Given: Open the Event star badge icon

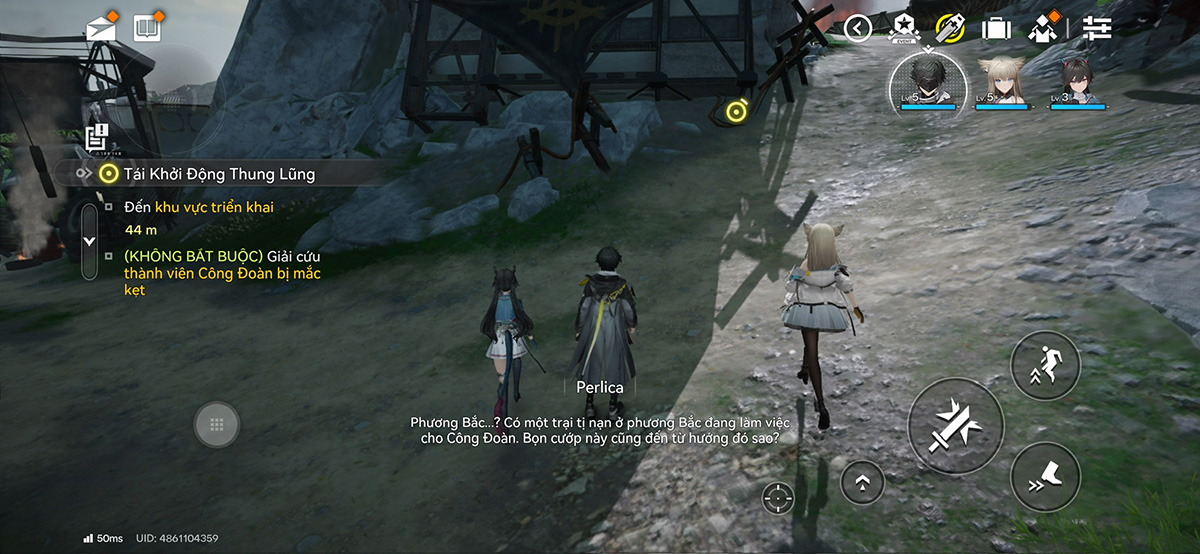Looking at the screenshot, I should coord(904,28).
